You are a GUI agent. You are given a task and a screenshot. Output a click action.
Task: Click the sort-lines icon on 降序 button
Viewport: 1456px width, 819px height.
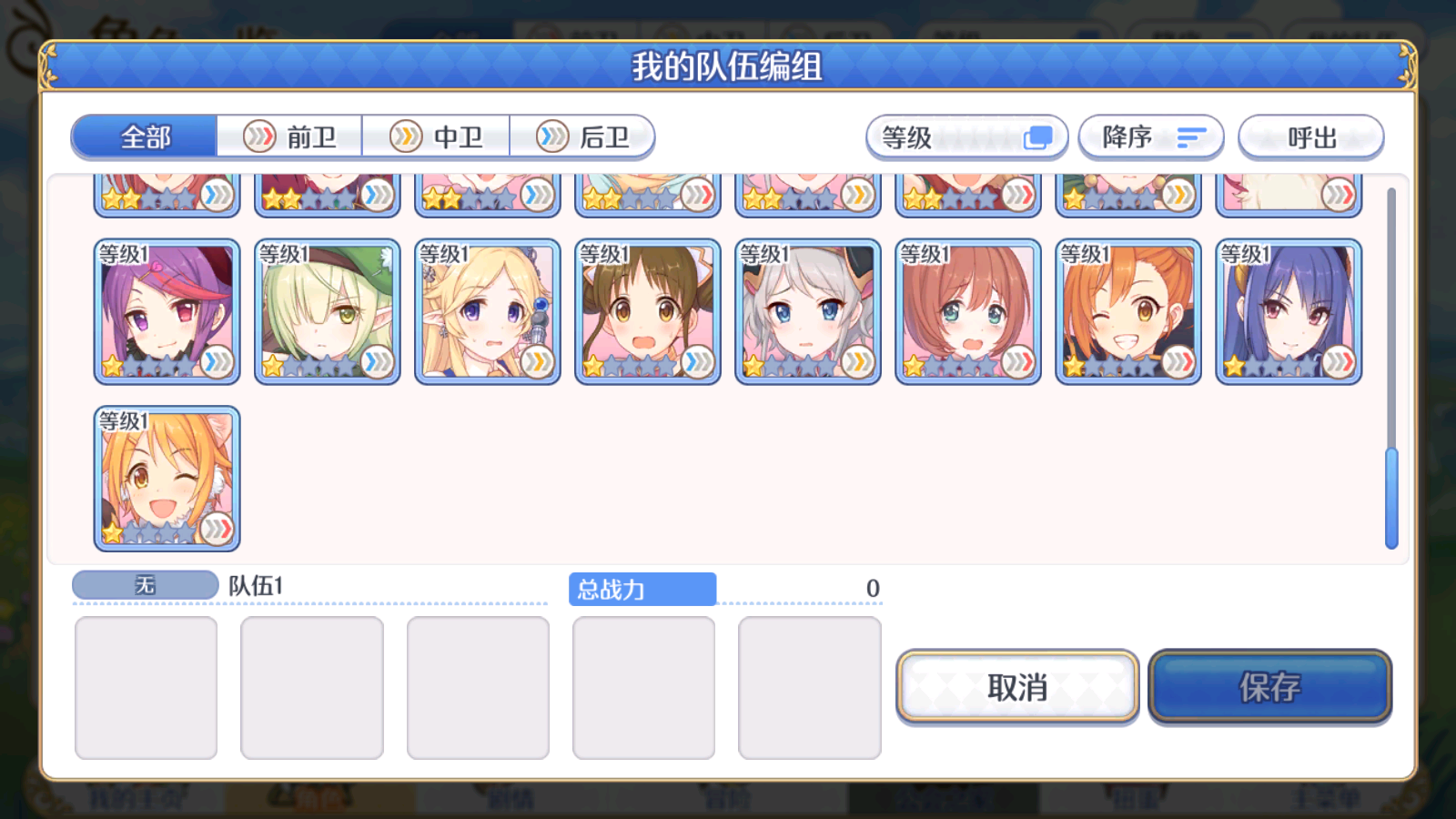coord(1190,136)
